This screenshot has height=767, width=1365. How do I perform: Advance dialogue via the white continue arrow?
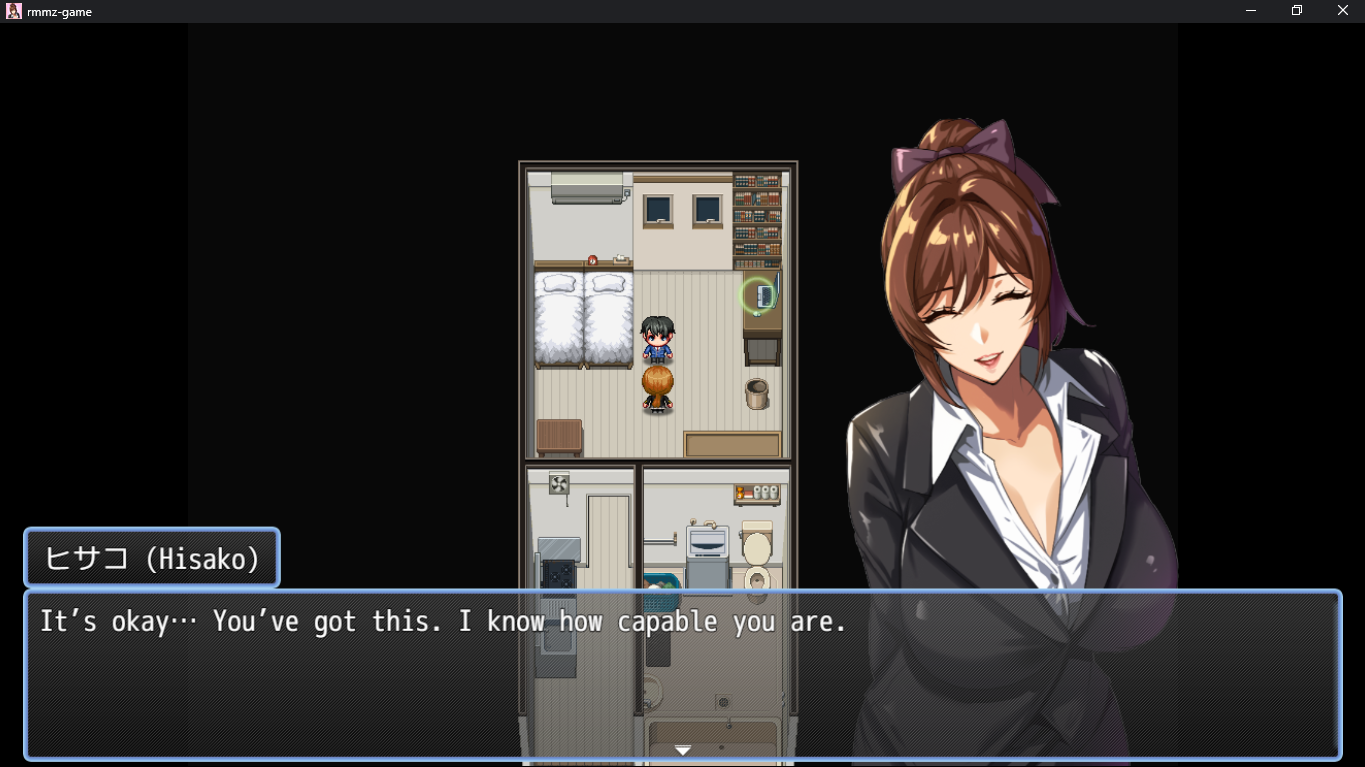pos(683,750)
